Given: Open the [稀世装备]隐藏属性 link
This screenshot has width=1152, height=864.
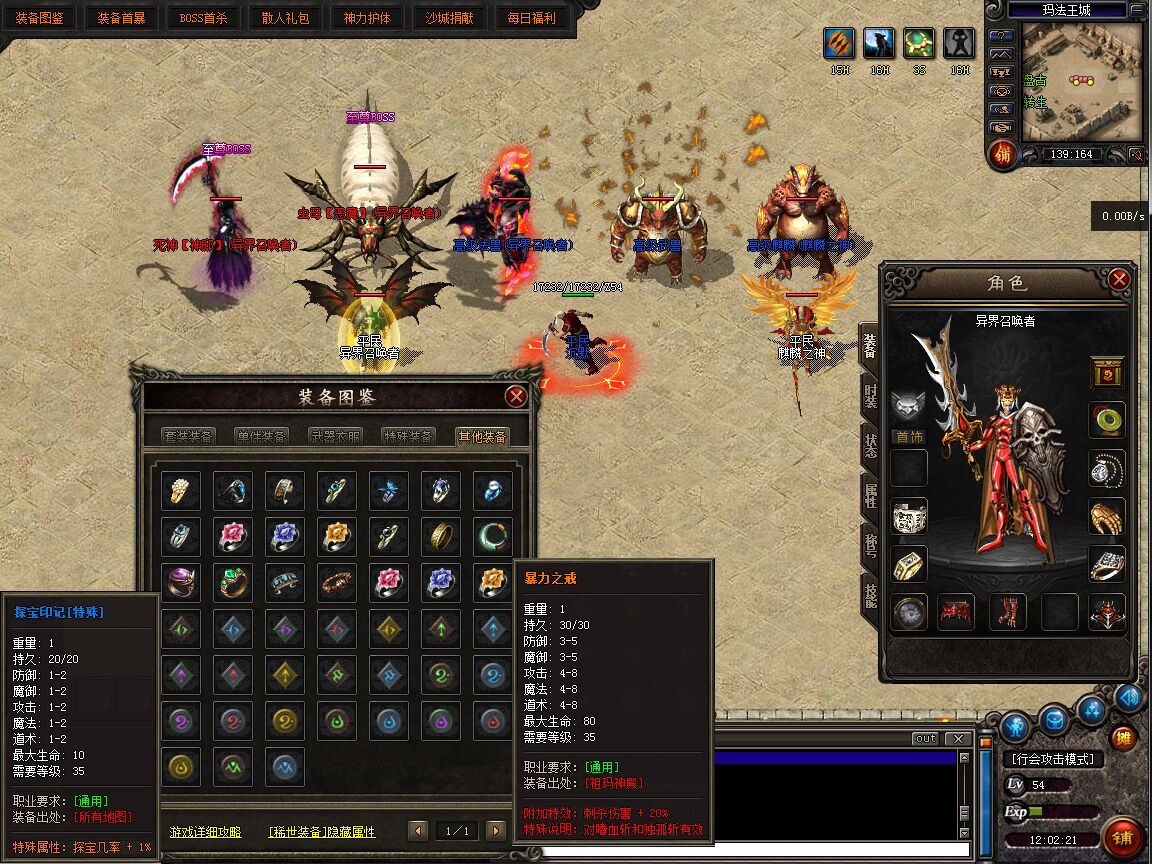Looking at the screenshot, I should 321,831.
